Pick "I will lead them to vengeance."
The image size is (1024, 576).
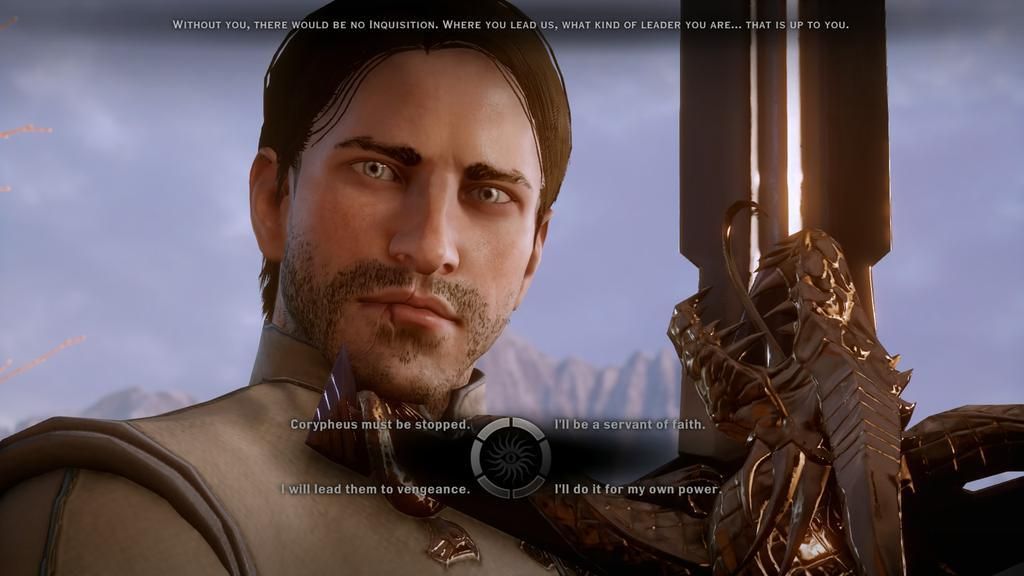pos(375,489)
